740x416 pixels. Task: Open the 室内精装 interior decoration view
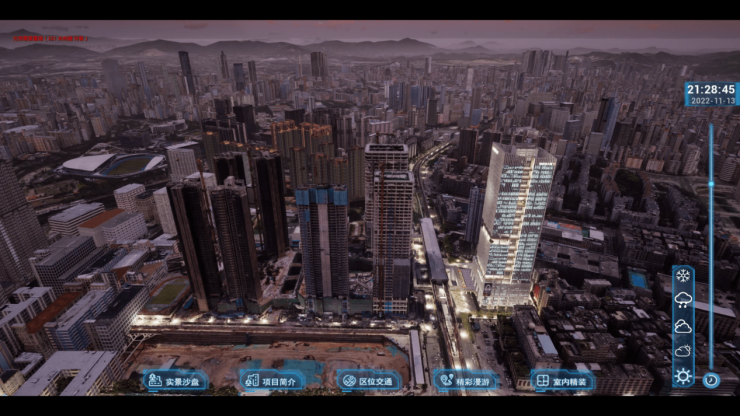click(562, 380)
